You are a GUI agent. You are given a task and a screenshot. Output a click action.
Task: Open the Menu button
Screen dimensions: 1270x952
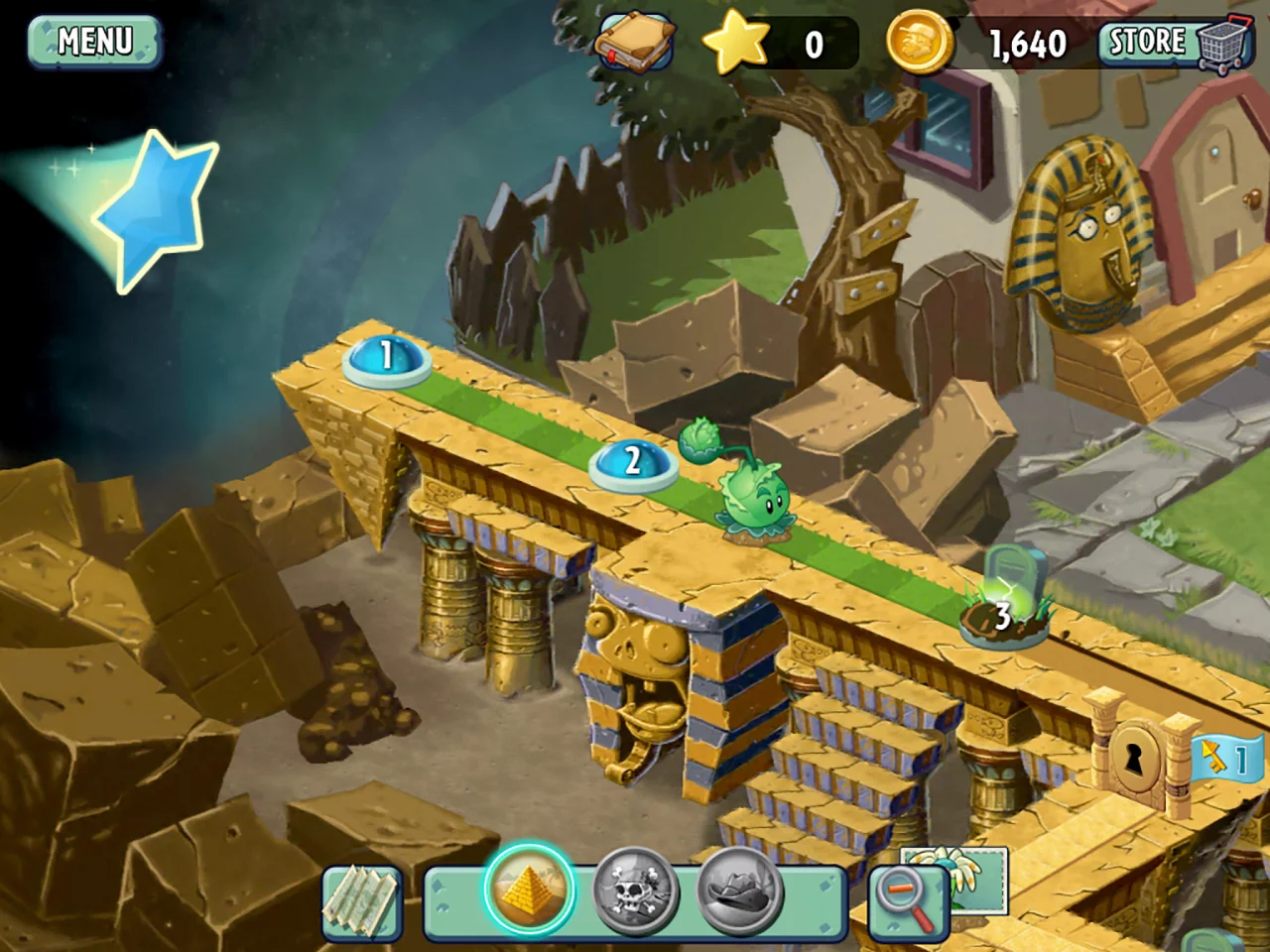pyautogui.click(x=94, y=42)
